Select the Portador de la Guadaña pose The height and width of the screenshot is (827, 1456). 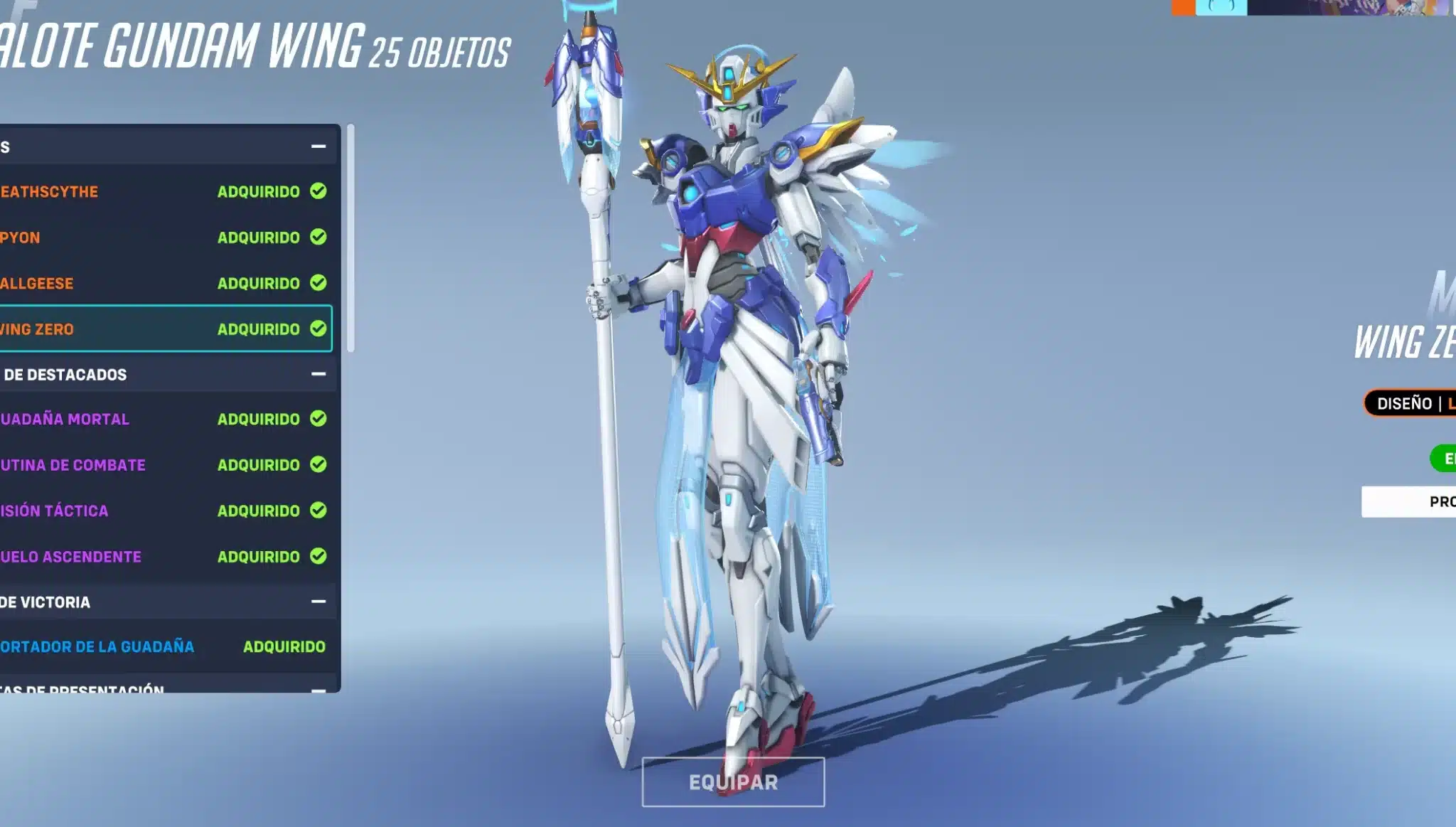[164, 646]
